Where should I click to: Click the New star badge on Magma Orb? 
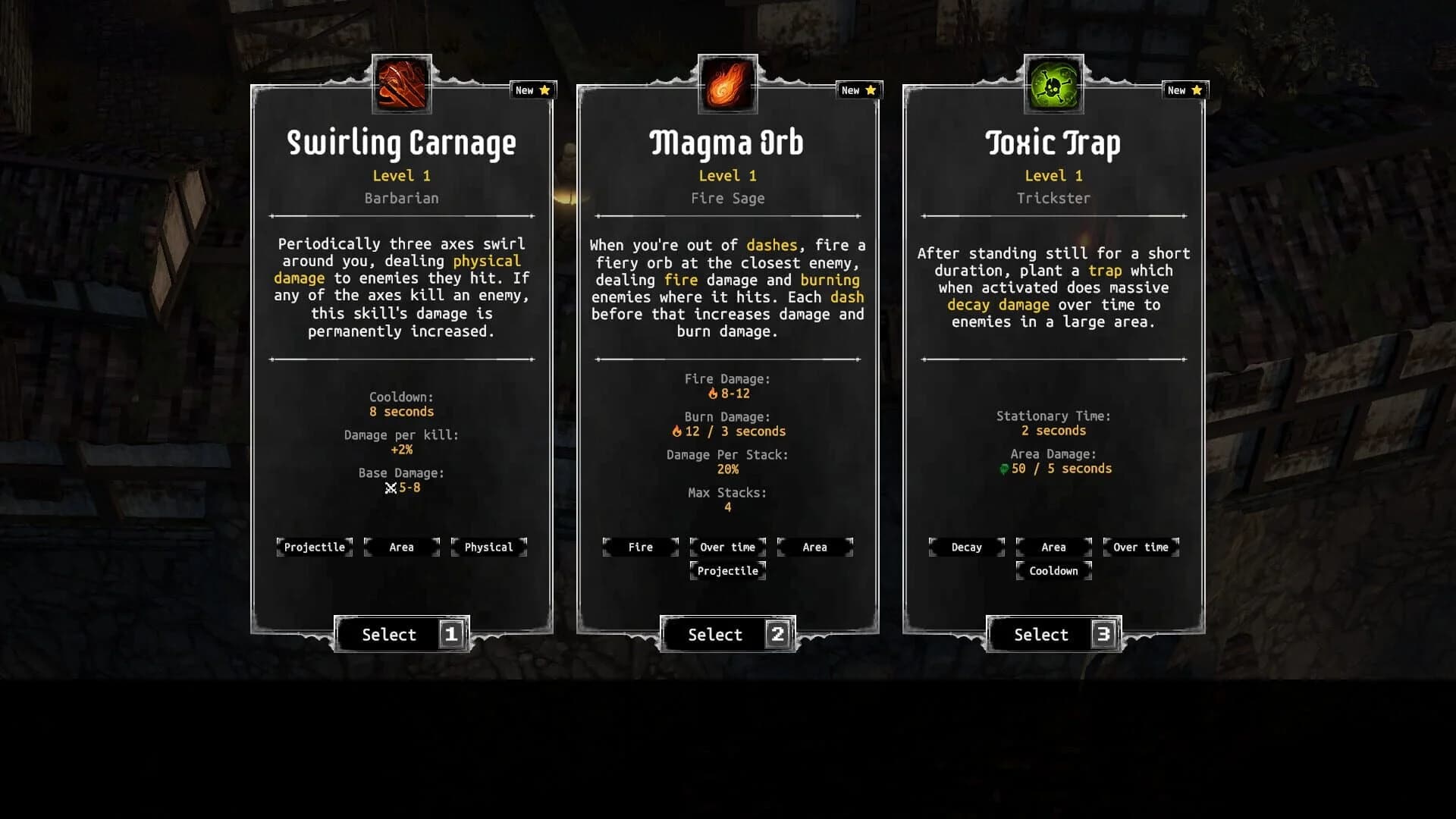[x=859, y=89]
